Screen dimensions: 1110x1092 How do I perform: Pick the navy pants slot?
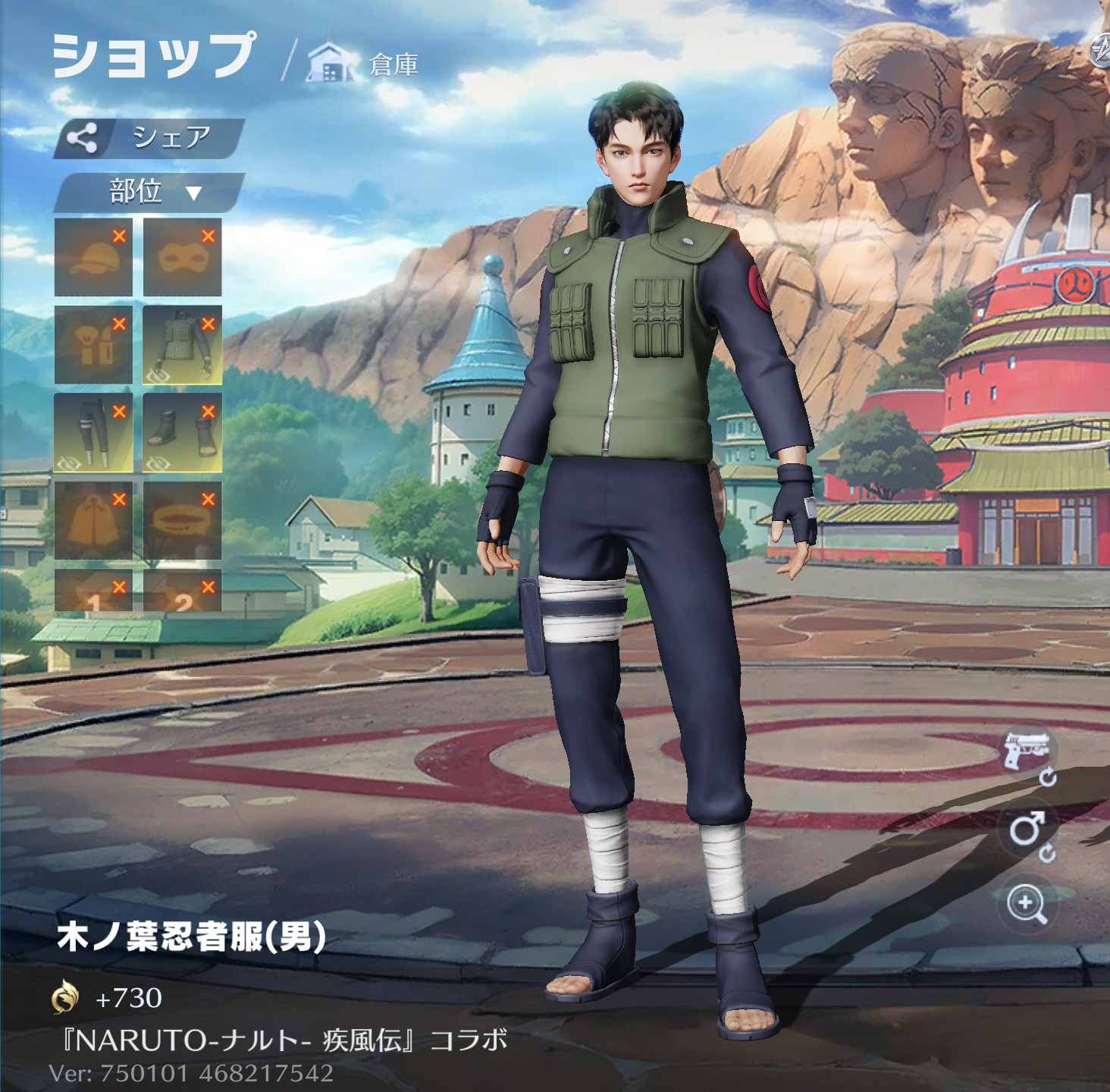coord(93,433)
